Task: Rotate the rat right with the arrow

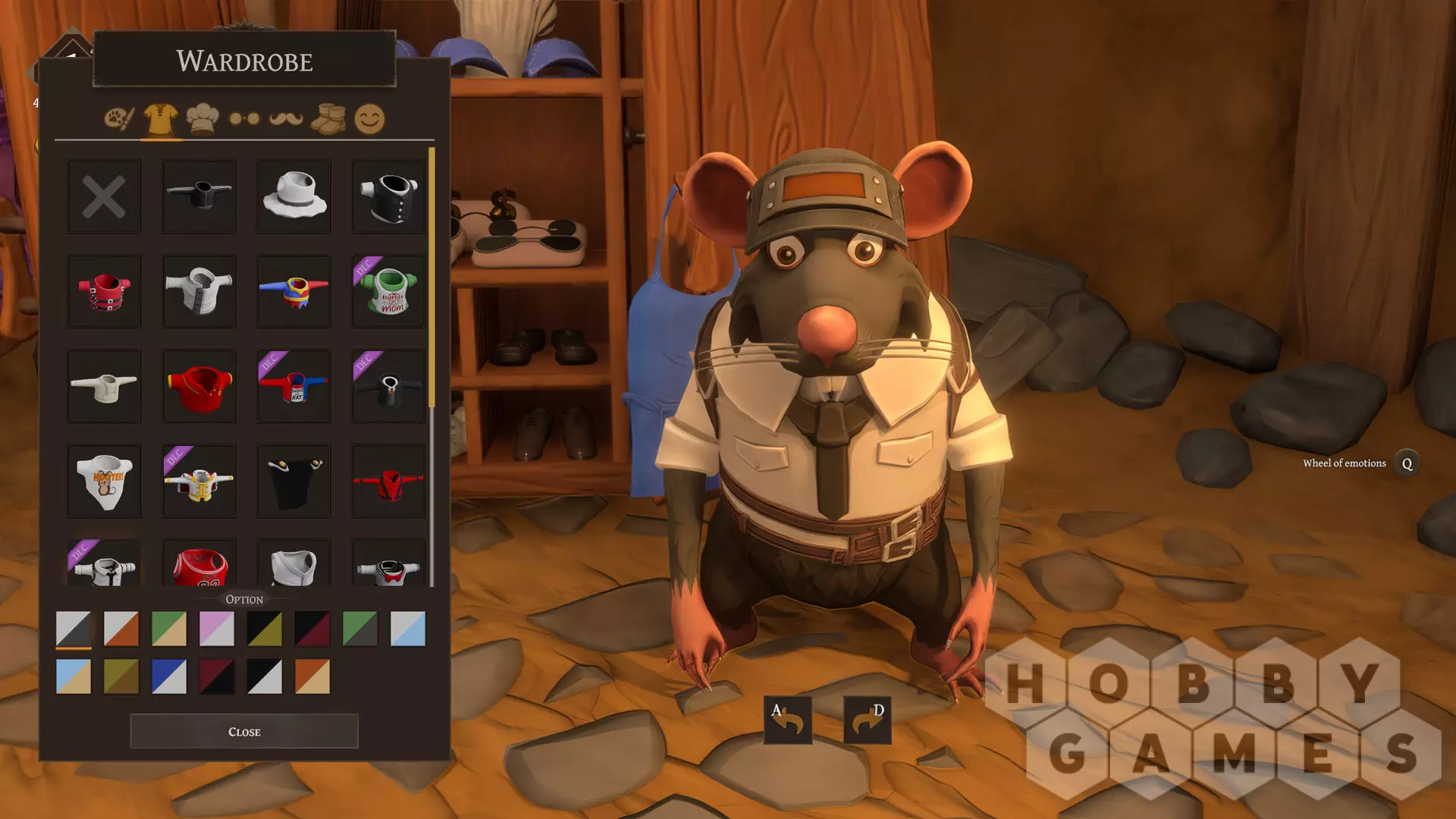Action: 867,719
